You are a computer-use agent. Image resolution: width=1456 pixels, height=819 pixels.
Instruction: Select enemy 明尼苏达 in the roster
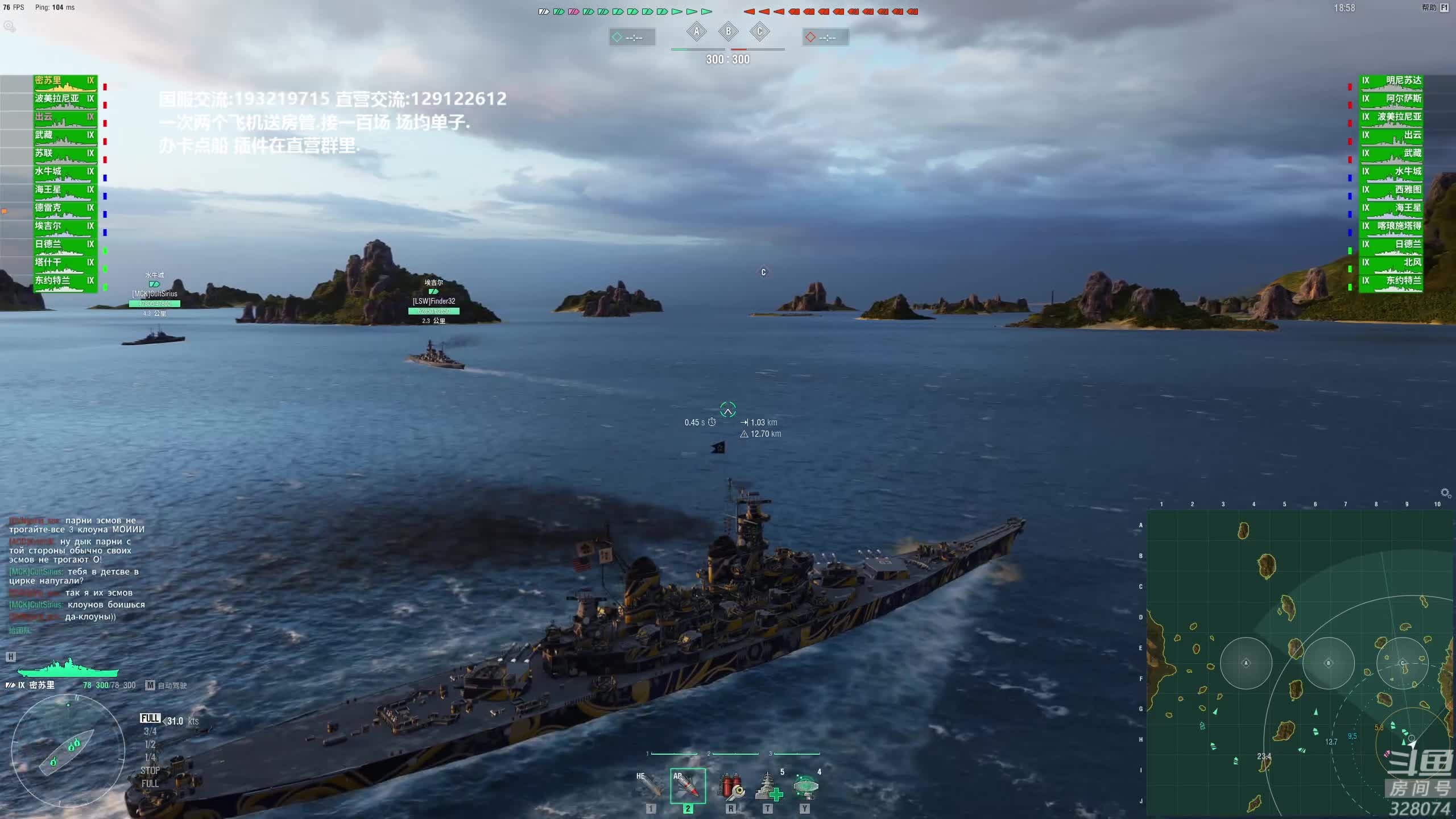tap(1391, 81)
